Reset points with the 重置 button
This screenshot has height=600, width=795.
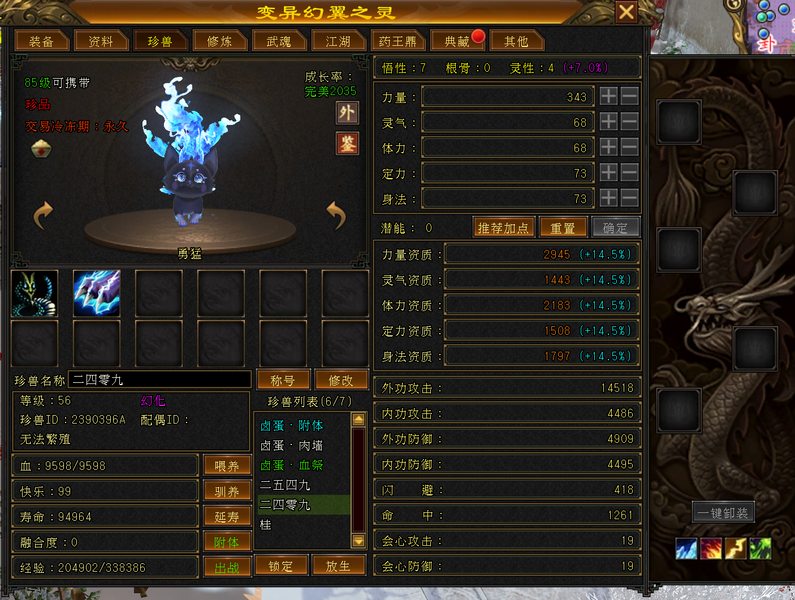[x=562, y=227]
